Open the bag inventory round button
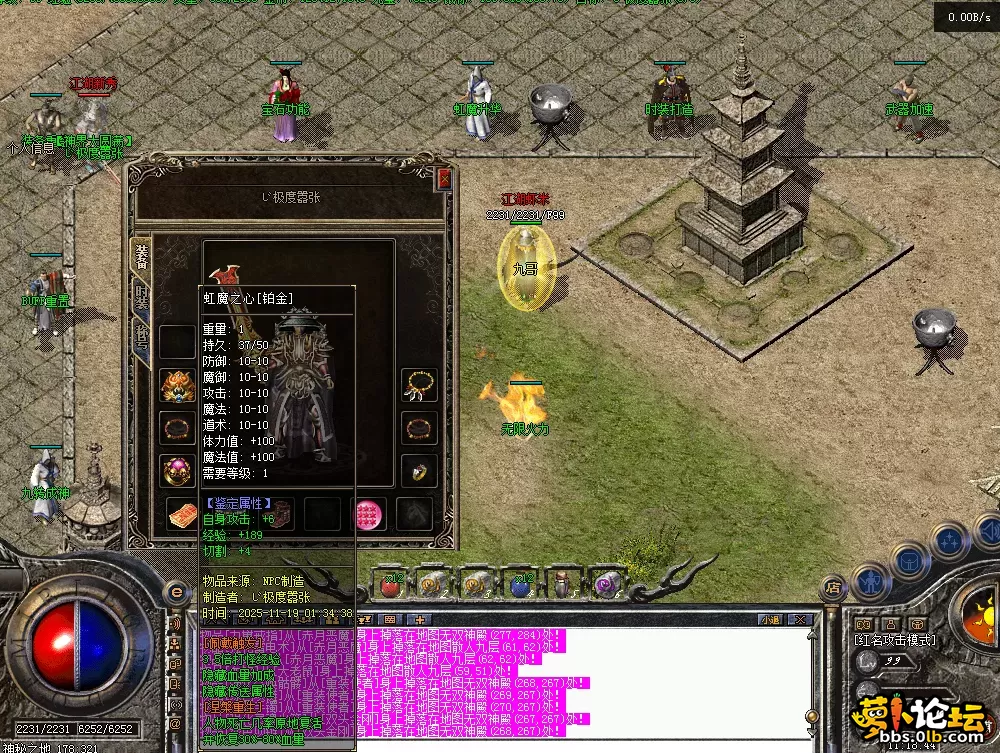Screen dimensions: 1000x753 coord(907,559)
